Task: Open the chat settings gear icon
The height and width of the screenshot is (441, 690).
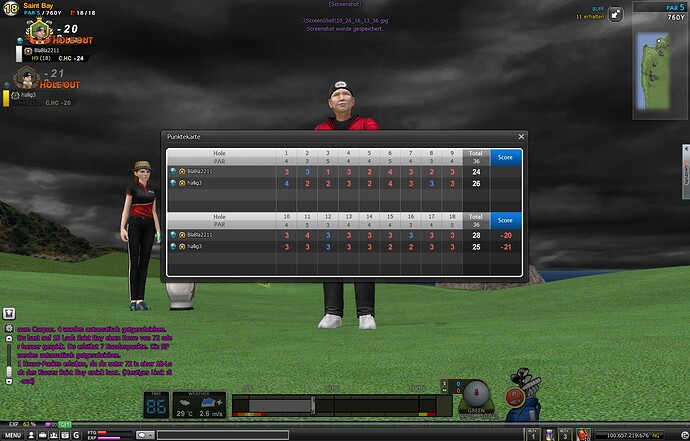Action: (x=9, y=328)
